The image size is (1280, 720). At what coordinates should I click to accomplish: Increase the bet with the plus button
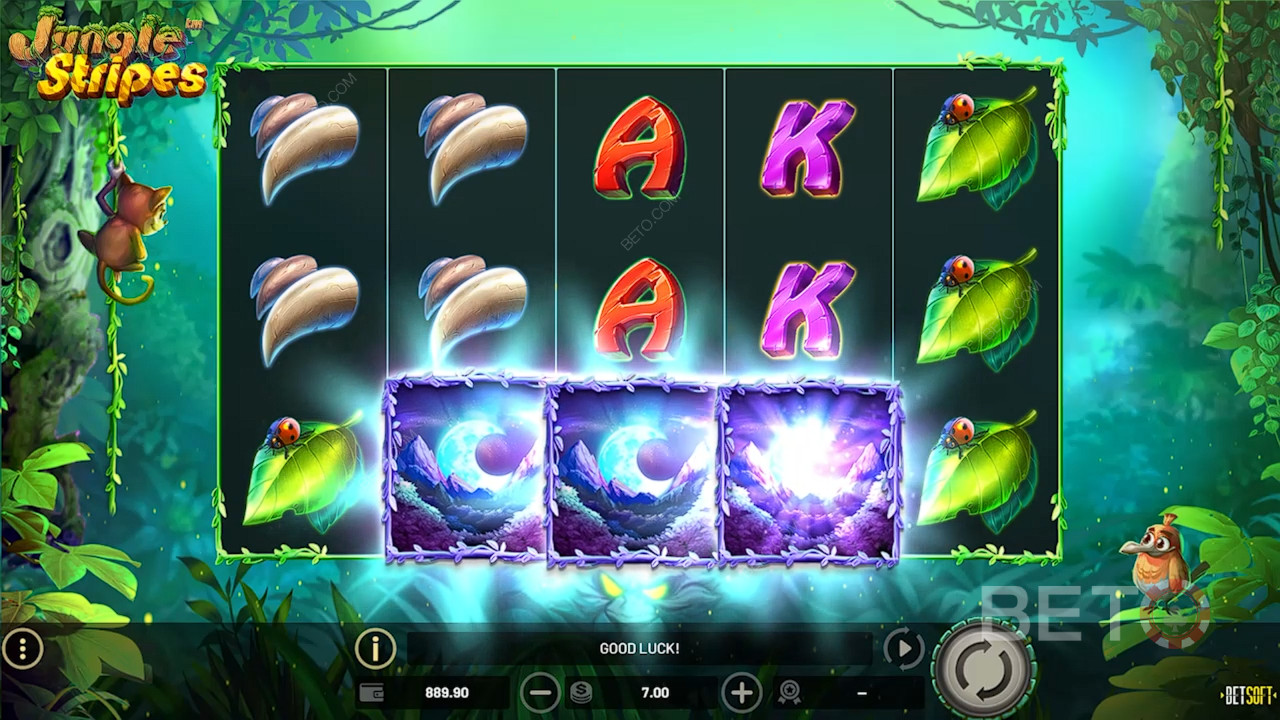tap(741, 692)
